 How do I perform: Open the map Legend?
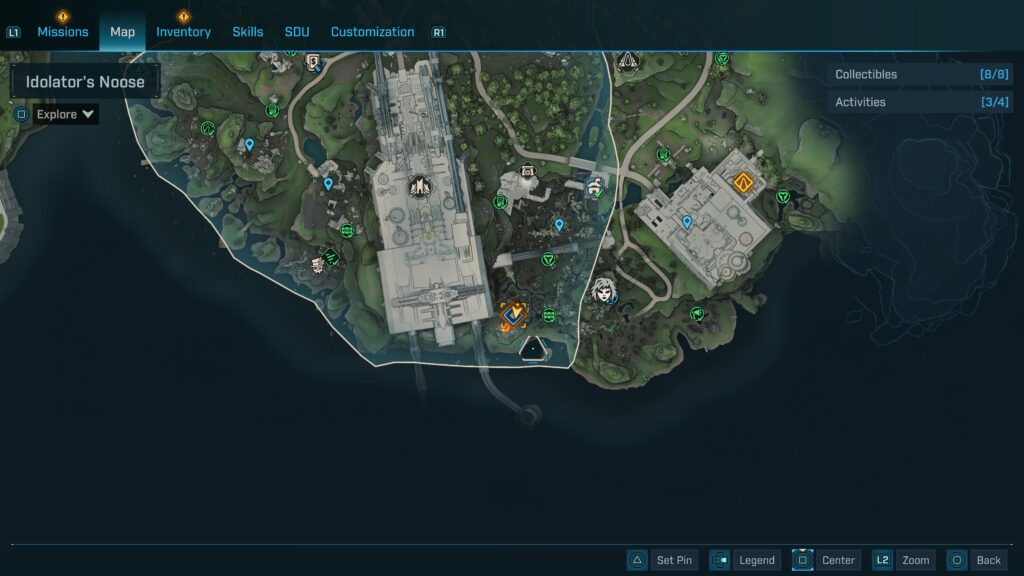coord(743,560)
